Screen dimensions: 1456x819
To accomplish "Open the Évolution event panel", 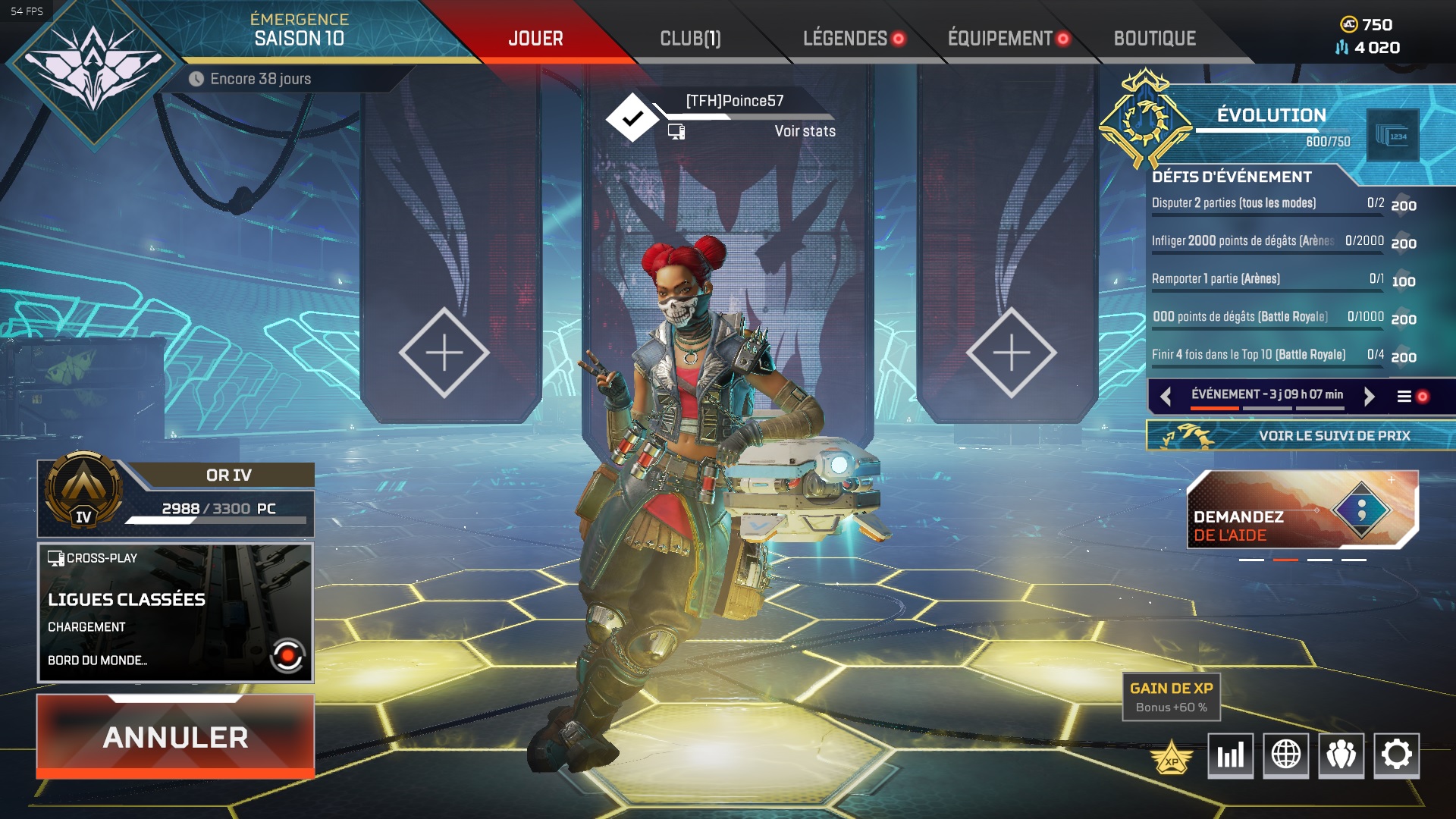I will pyautogui.click(x=1271, y=115).
